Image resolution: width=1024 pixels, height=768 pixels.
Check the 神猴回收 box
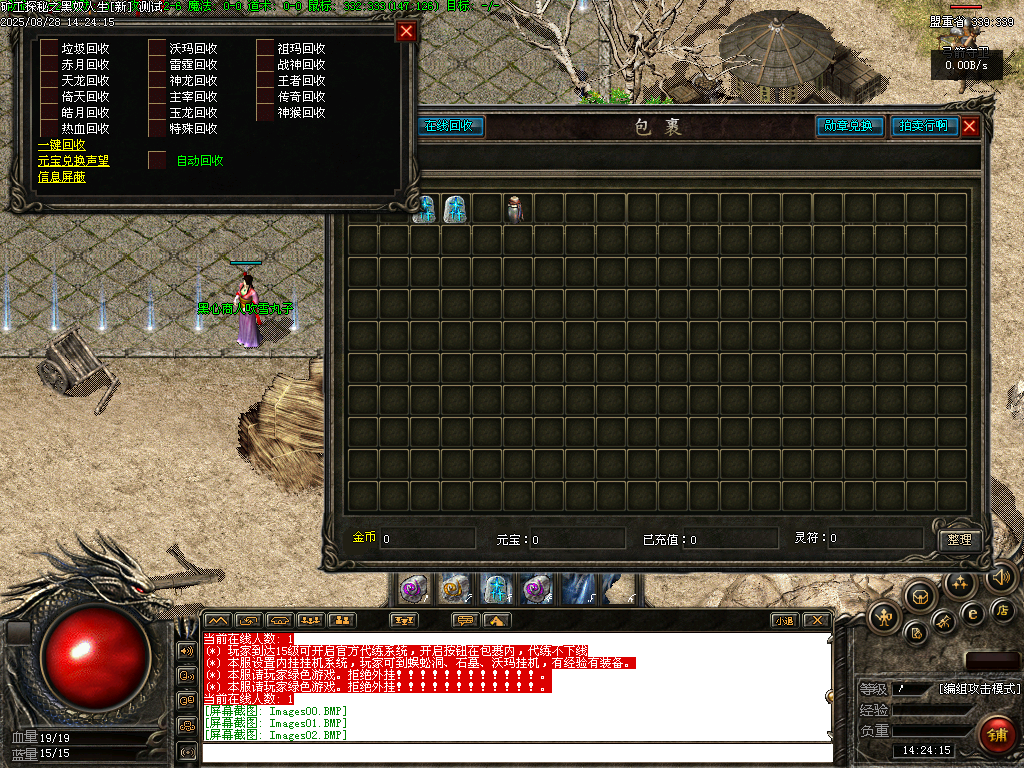264,112
